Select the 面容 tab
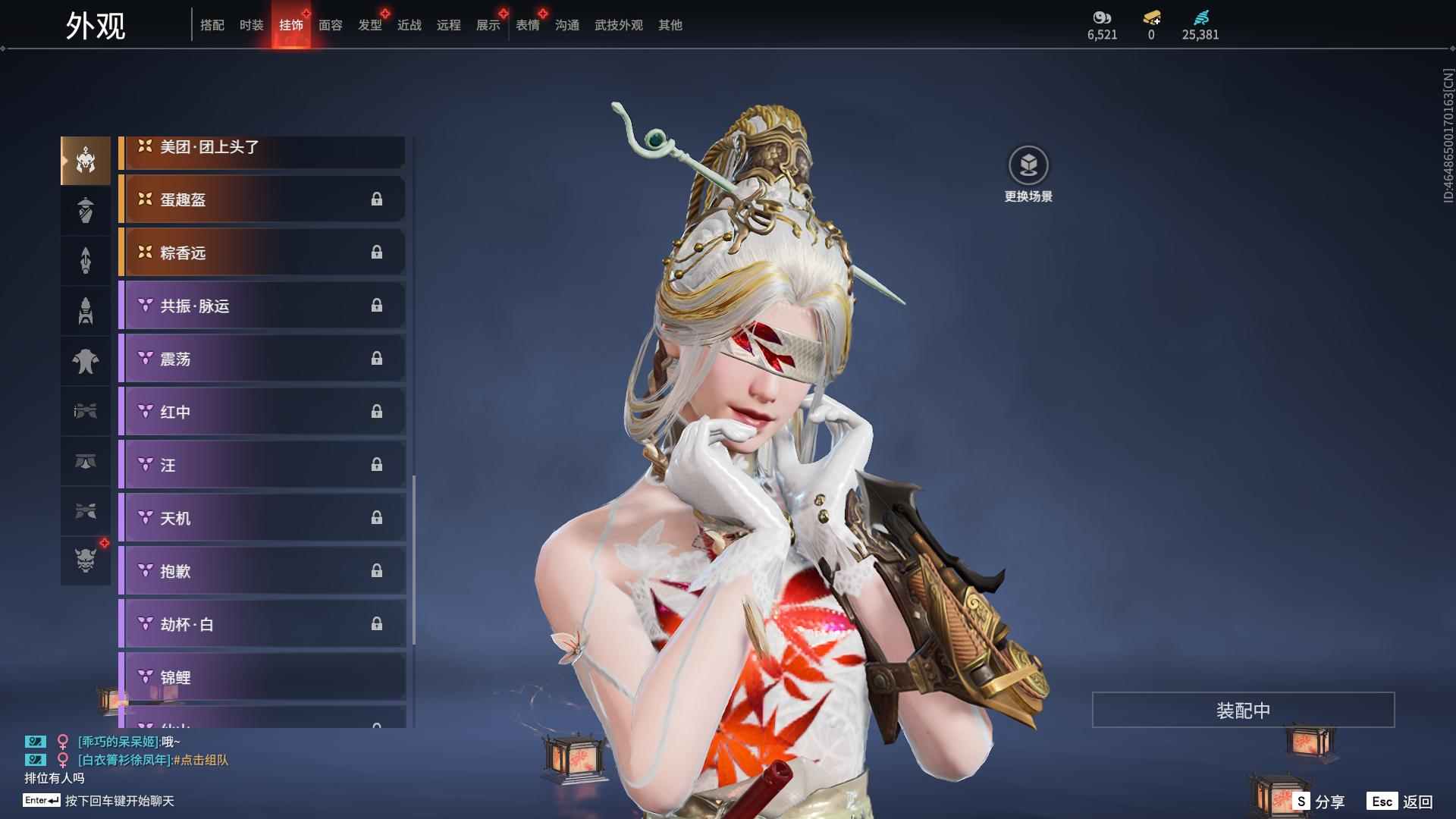Image resolution: width=1456 pixels, height=819 pixels. click(330, 25)
